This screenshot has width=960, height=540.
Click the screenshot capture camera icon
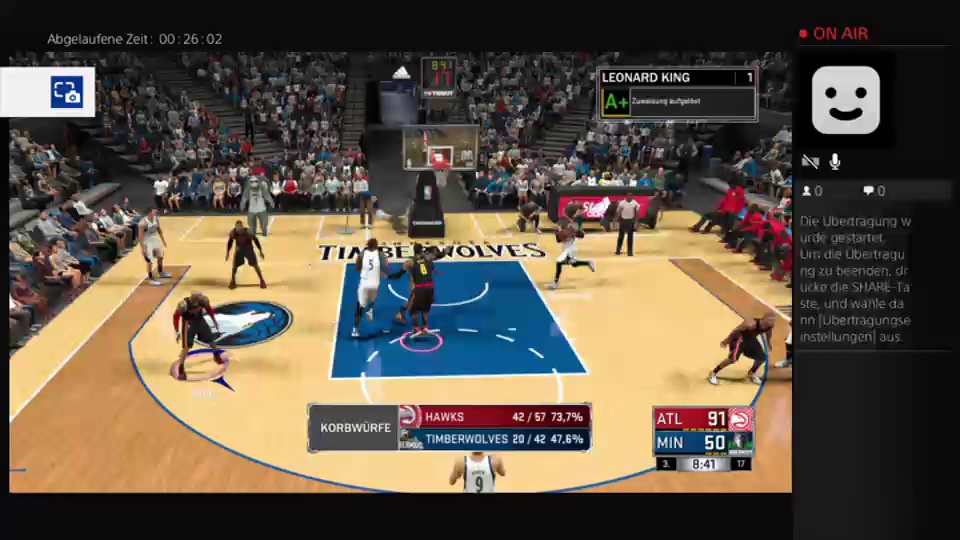pos(66,92)
